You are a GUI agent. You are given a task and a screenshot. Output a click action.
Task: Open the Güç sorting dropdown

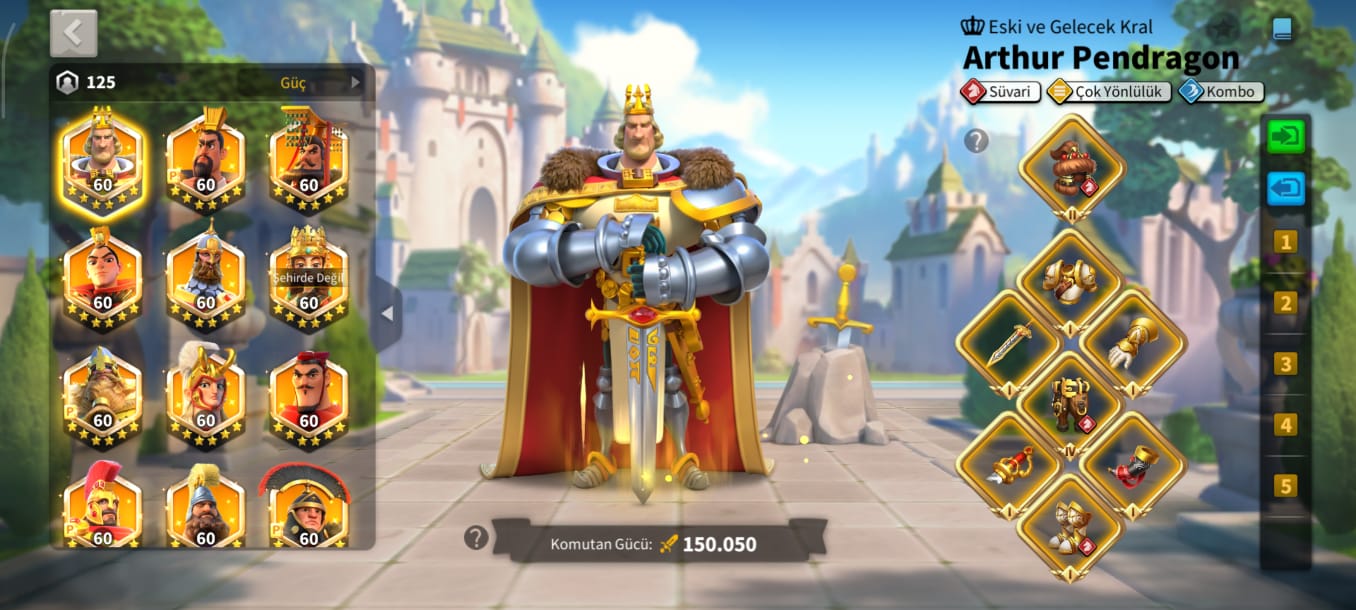(x=320, y=82)
